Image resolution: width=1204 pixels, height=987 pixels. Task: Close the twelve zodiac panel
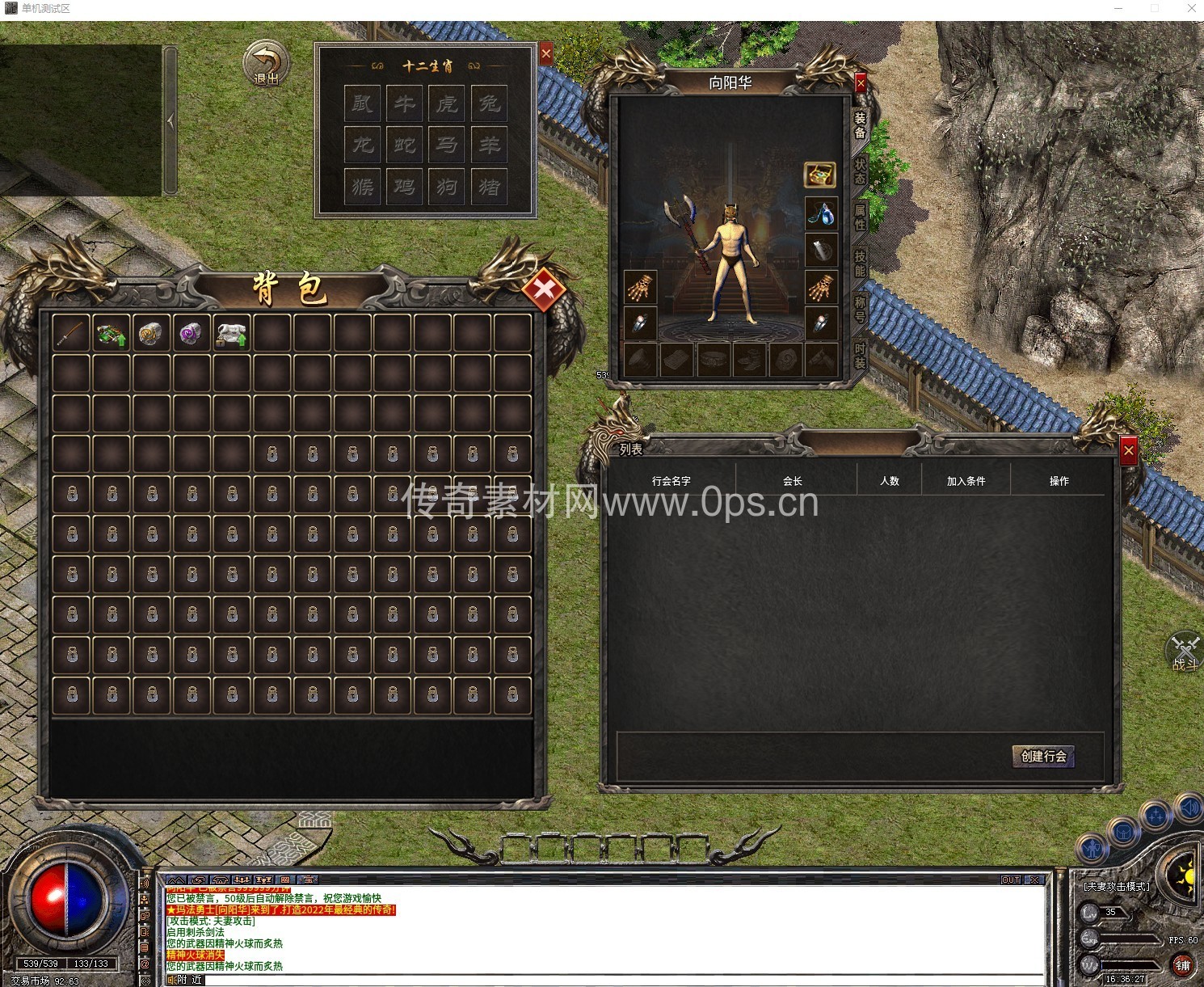point(546,53)
